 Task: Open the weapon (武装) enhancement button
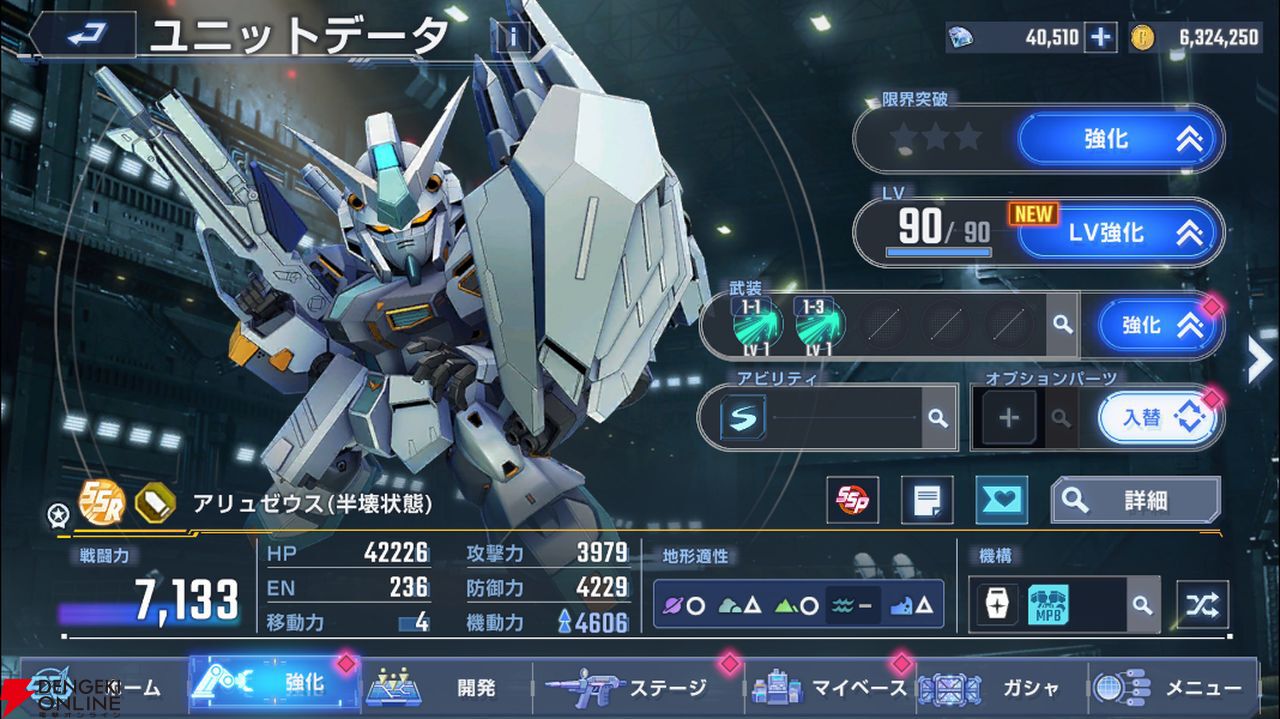1160,326
